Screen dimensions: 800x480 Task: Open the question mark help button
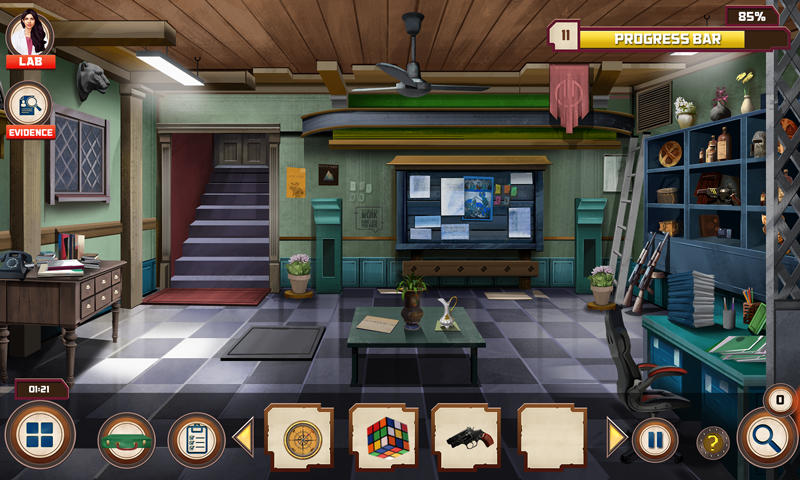[713, 443]
